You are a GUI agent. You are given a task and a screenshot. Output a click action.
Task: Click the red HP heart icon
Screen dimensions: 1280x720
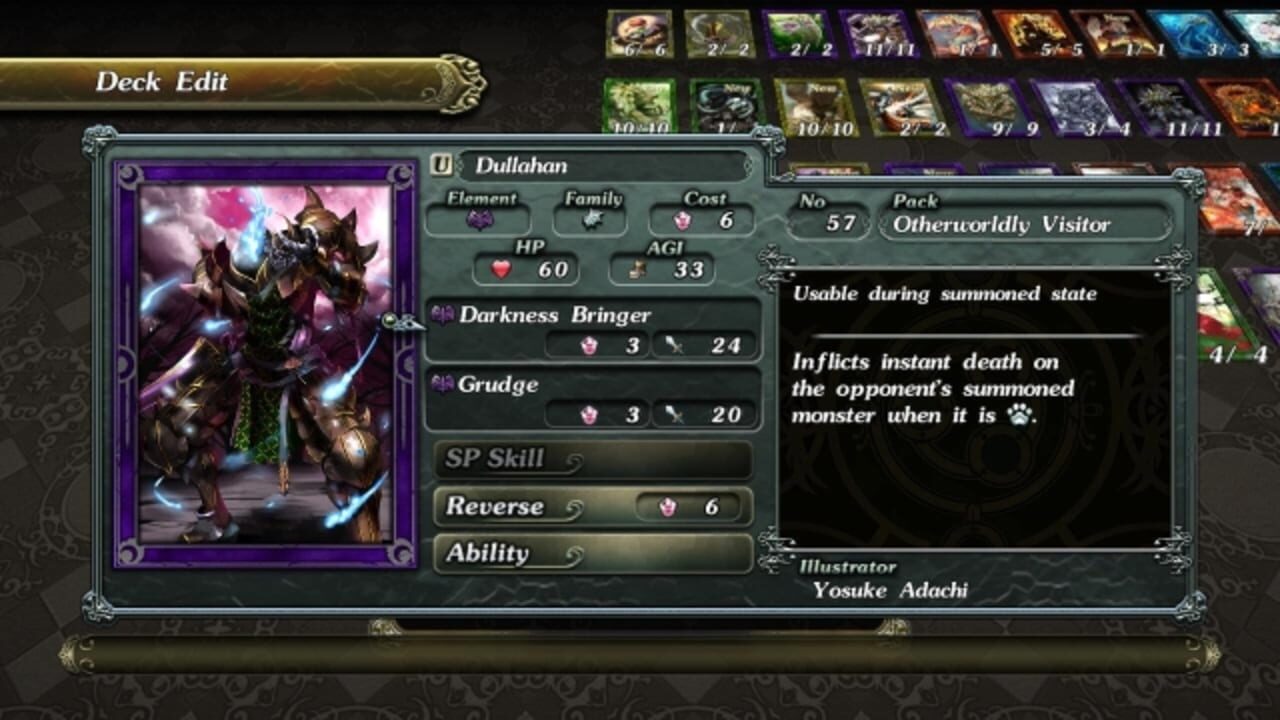500,269
